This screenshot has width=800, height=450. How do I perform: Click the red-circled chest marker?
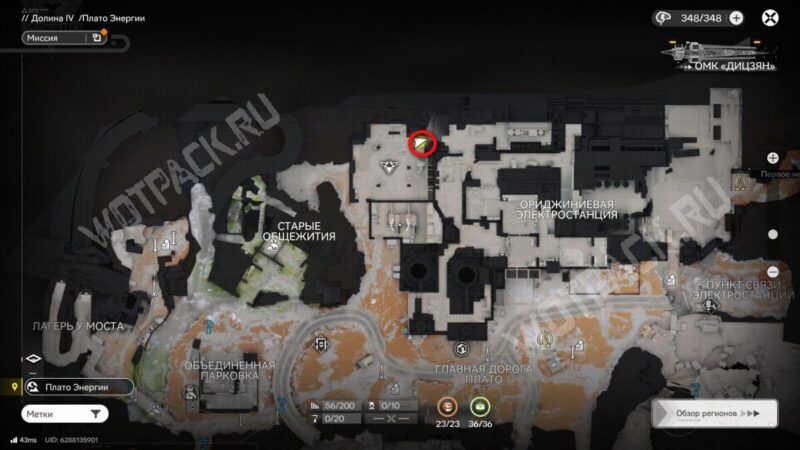(x=423, y=145)
